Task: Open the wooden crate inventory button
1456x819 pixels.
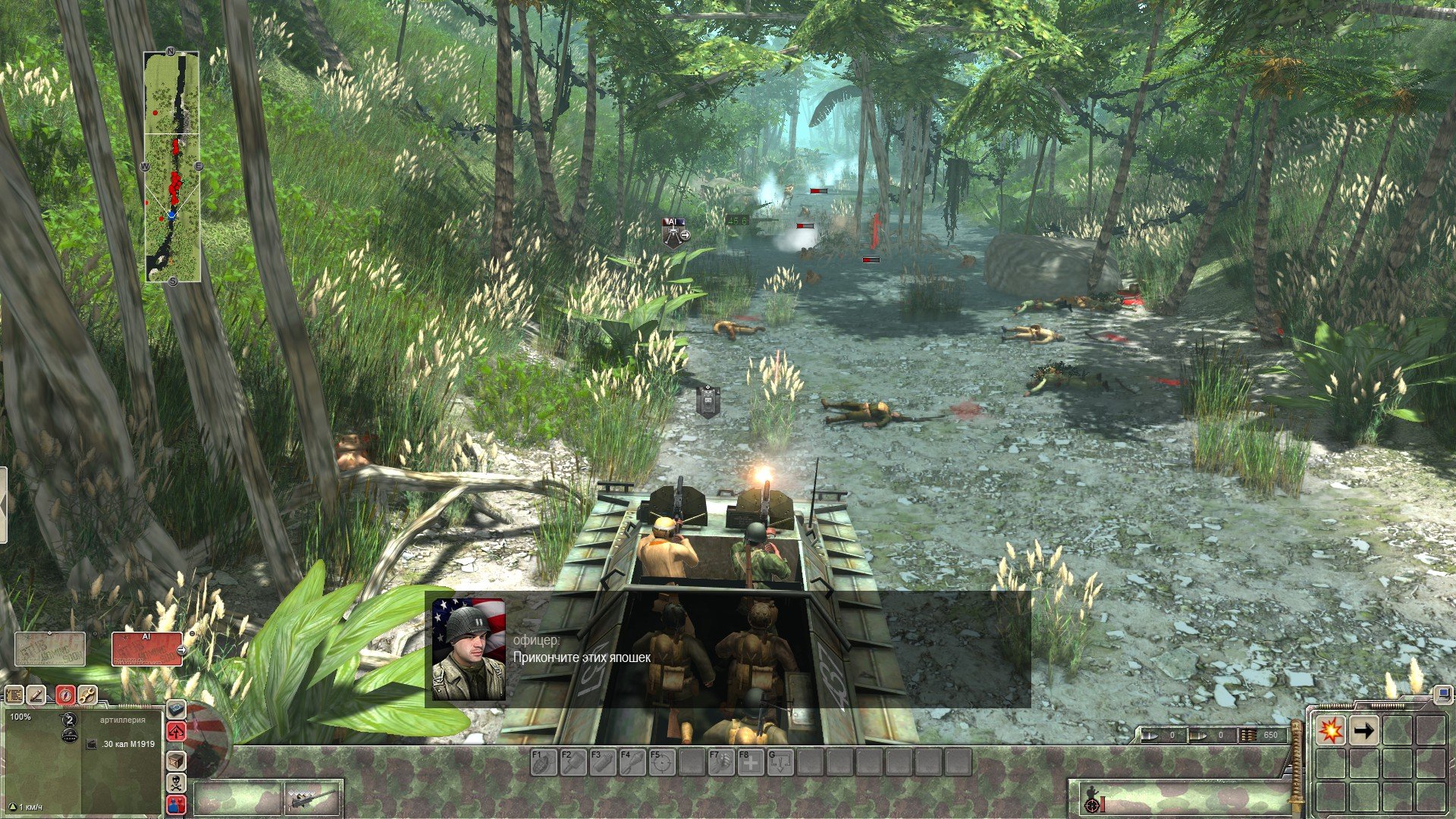Action: pos(176,760)
